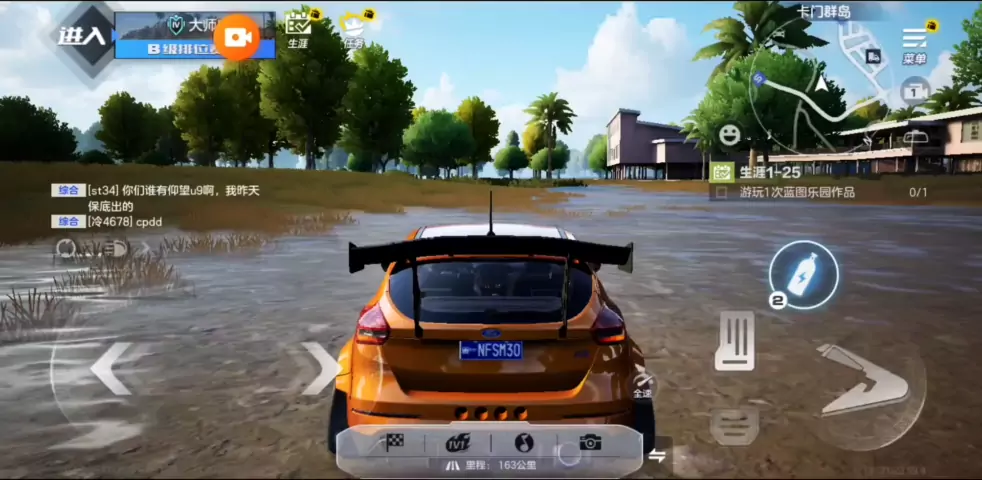Open the 菜单 menu

tap(914, 42)
